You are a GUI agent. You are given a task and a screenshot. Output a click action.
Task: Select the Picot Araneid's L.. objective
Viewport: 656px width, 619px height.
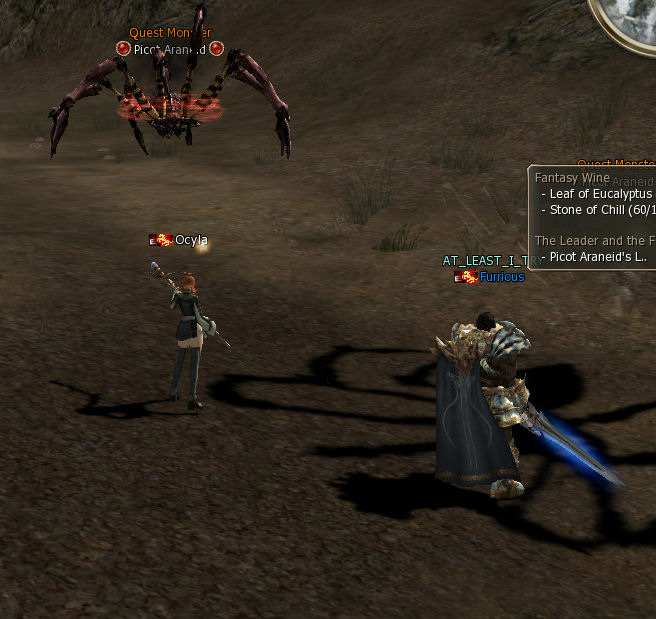point(598,256)
